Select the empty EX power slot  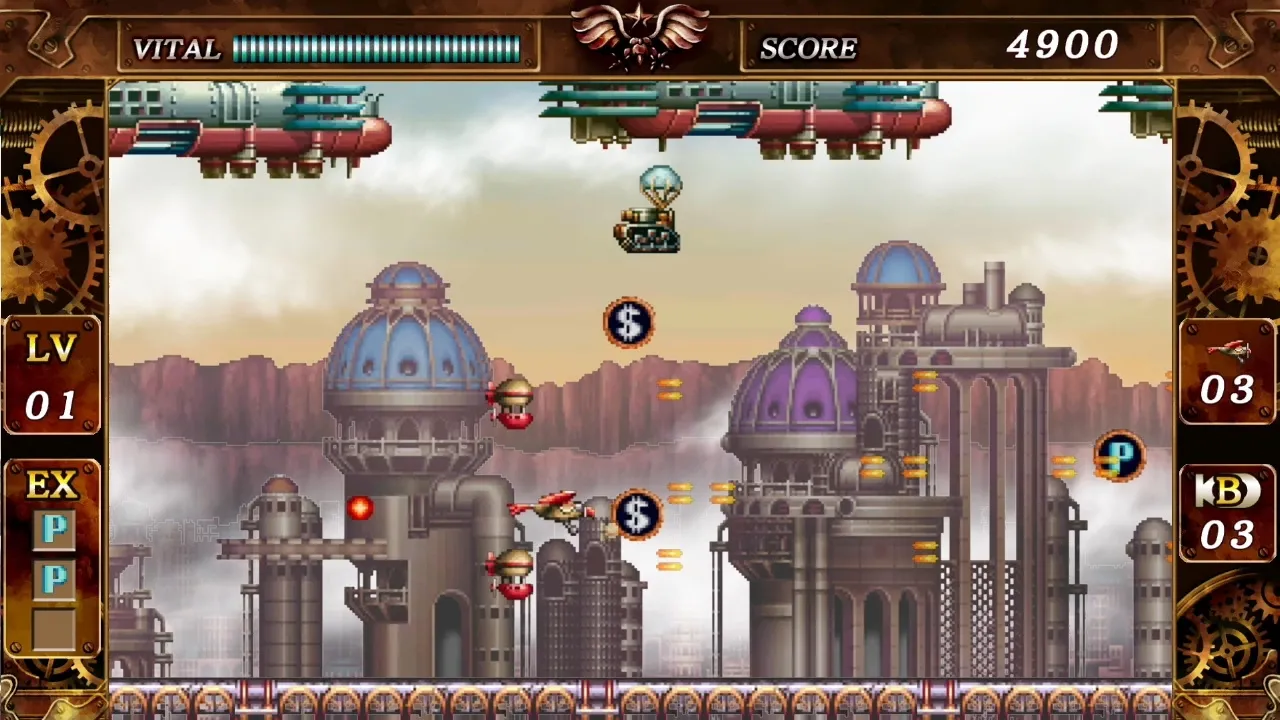pos(53,628)
